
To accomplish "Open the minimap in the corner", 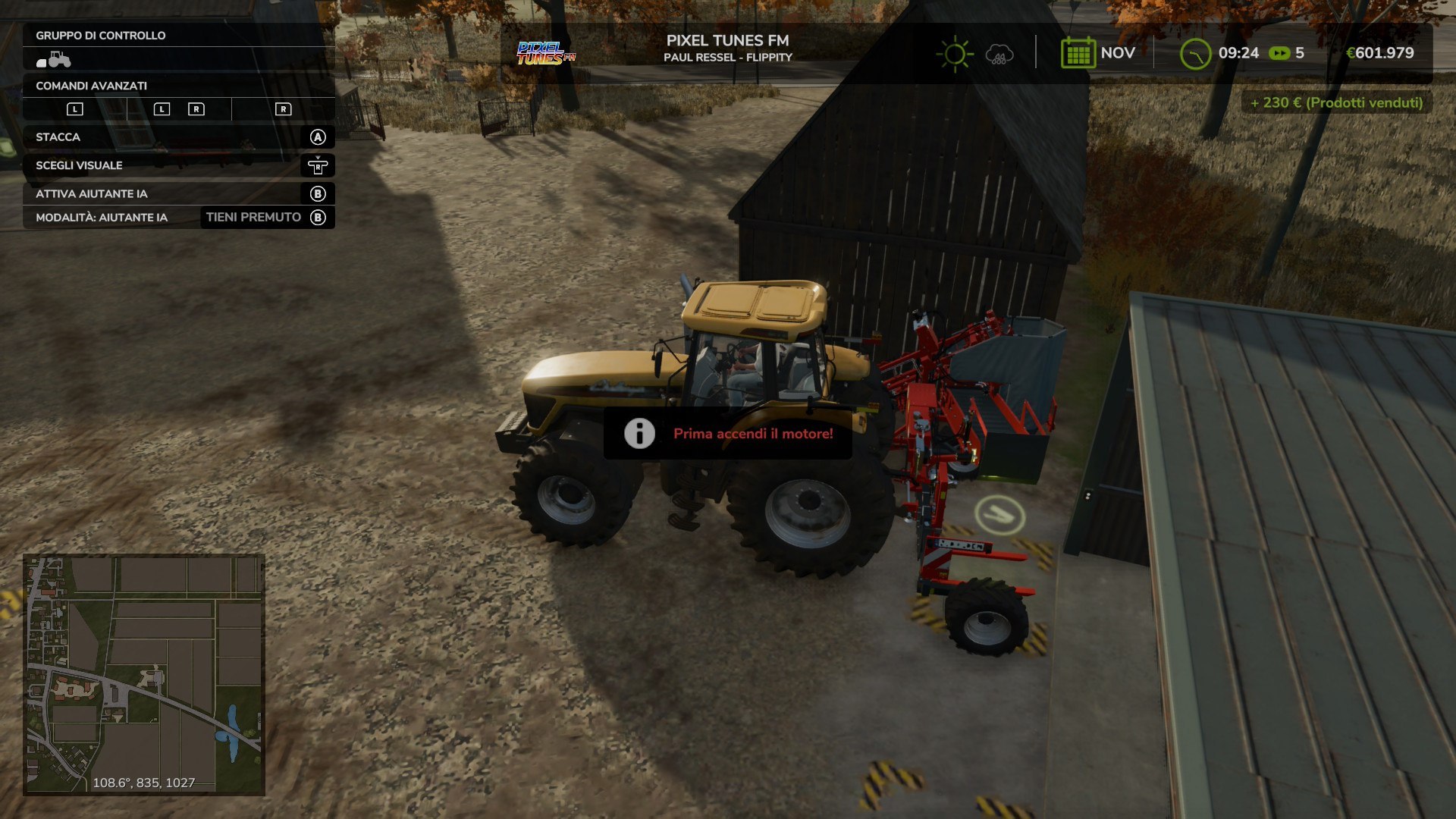I will click(144, 674).
